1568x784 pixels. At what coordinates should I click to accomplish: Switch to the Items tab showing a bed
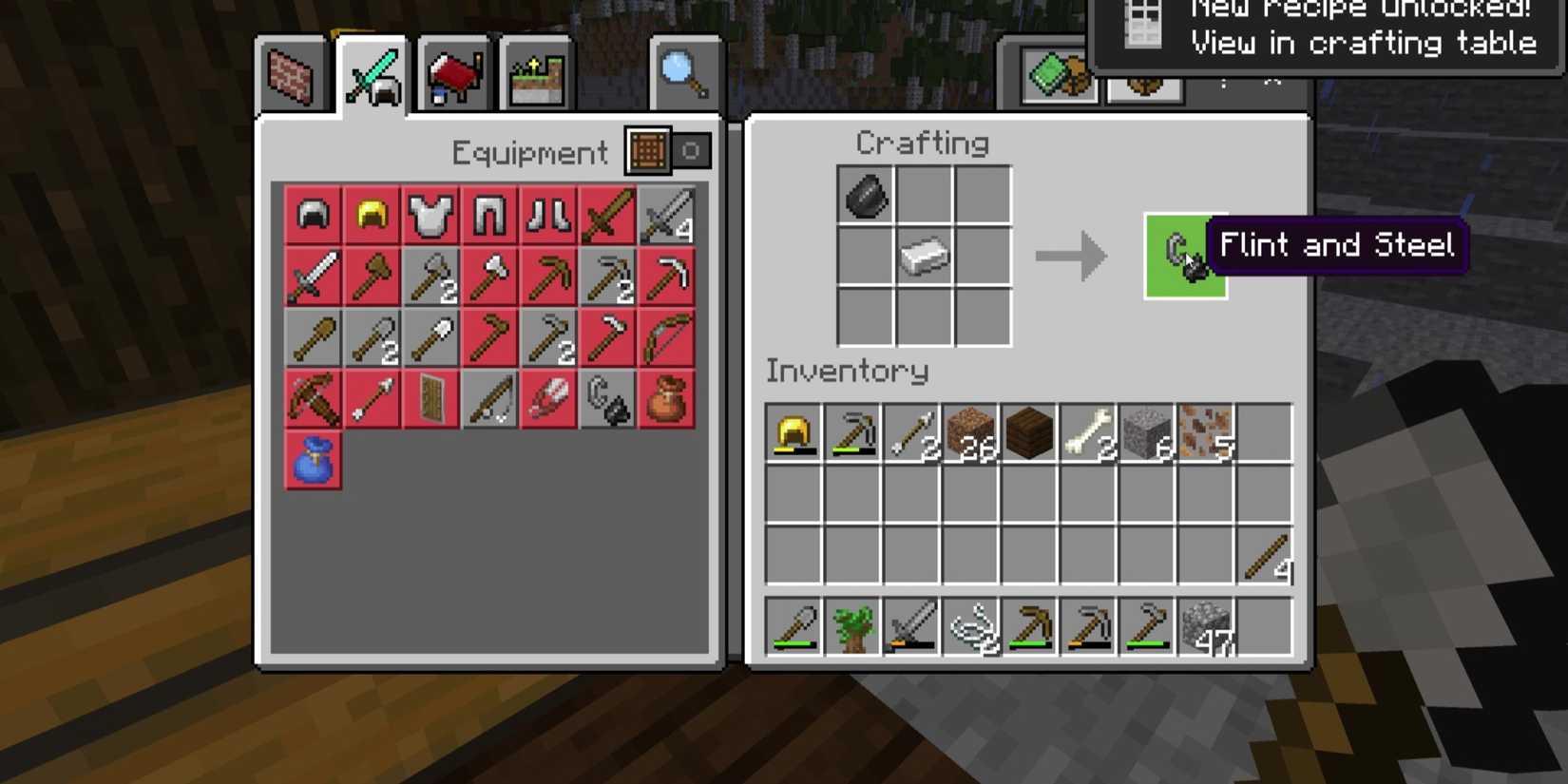pos(451,74)
